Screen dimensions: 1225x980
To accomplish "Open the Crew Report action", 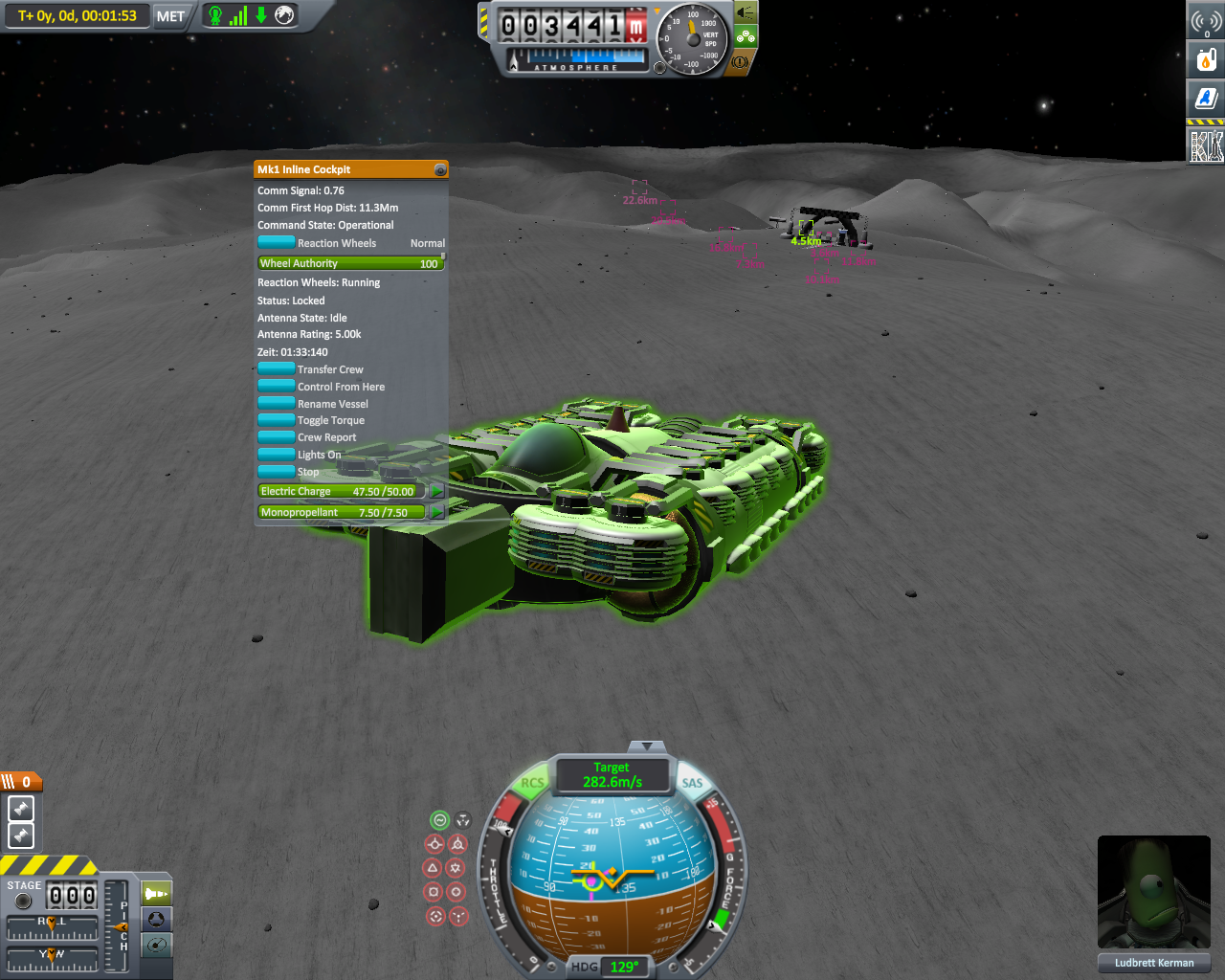I will (277, 437).
